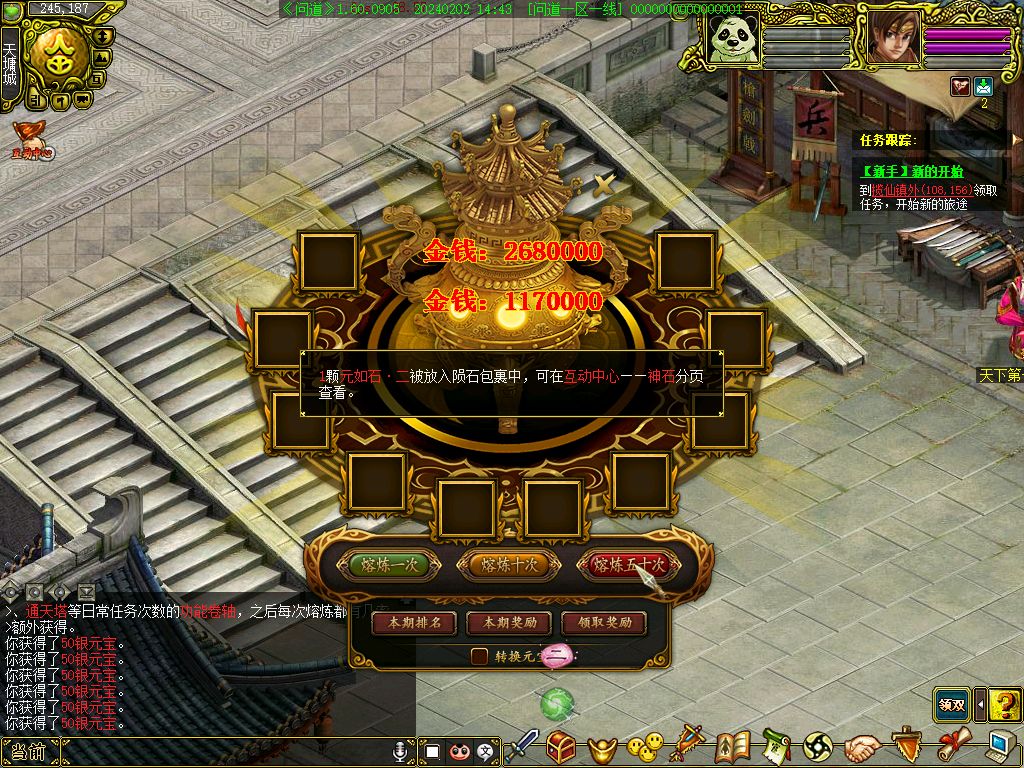Screen dimensions: 1024x768
Task: Open the treasure chest bag icon
Action: pos(560,746)
